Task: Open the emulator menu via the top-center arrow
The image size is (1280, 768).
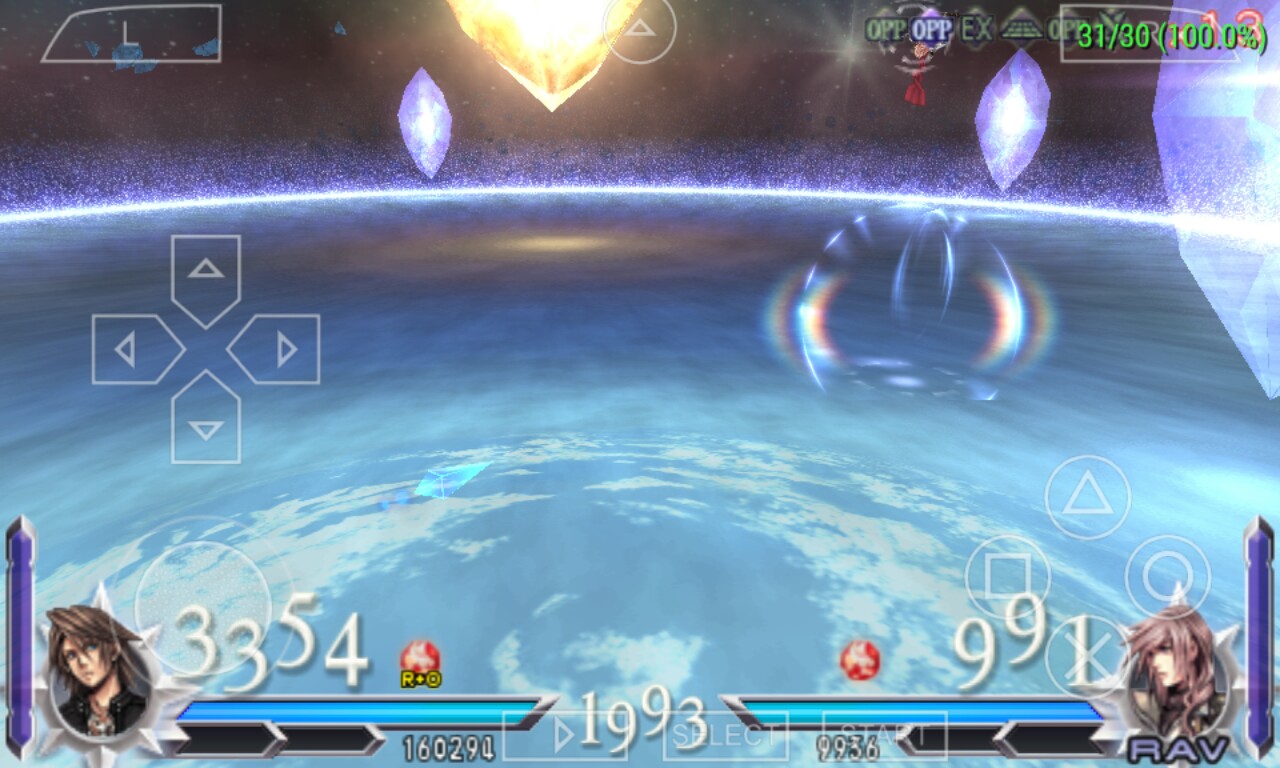Action: pyautogui.click(x=640, y=28)
